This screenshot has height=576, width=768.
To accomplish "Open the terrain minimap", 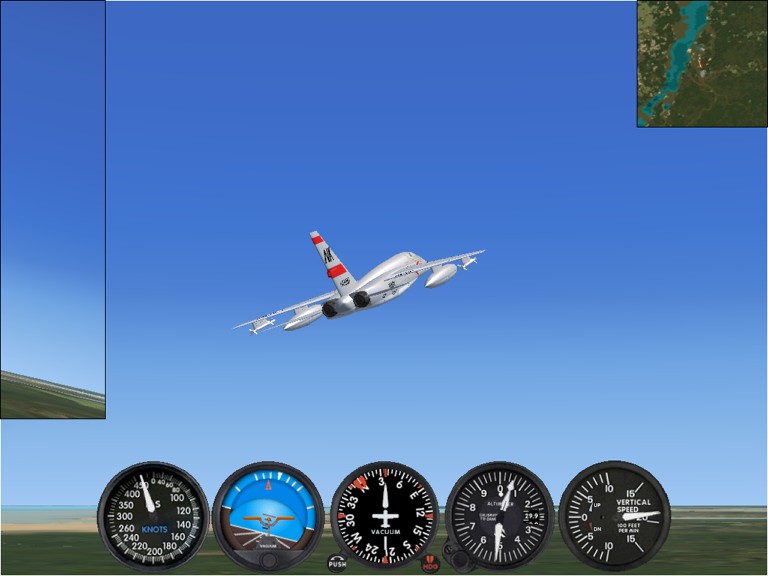I will [x=702, y=63].
